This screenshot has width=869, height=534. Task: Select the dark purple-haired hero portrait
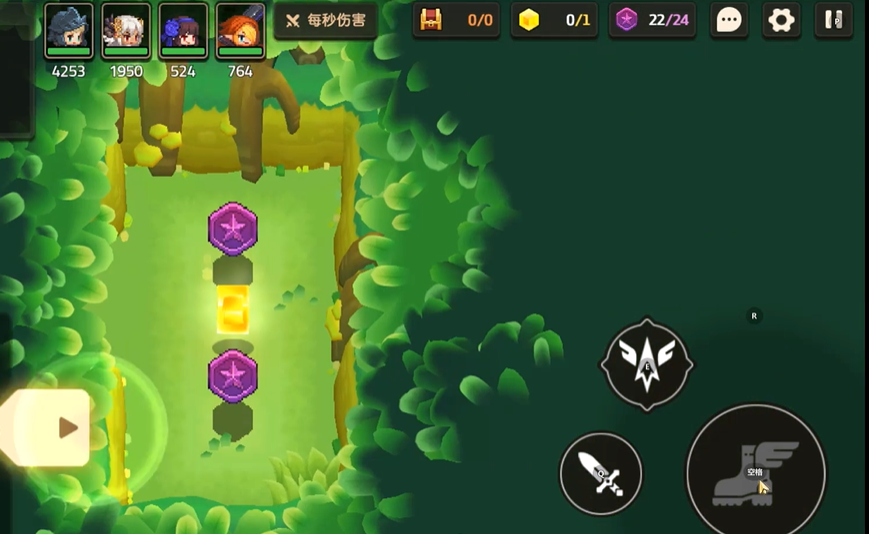[x=183, y=30]
